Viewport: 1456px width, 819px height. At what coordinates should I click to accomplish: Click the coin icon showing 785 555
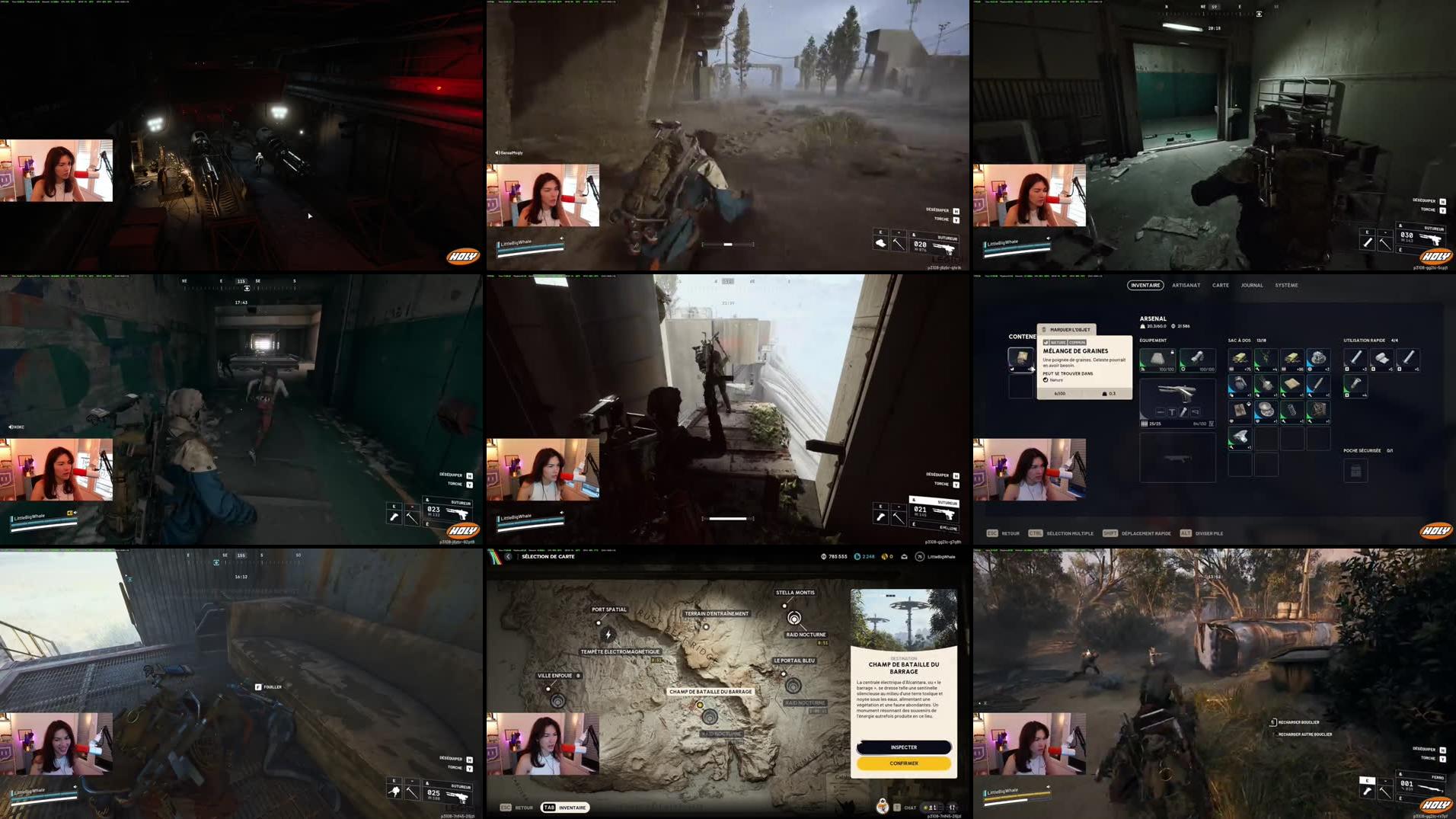823,556
